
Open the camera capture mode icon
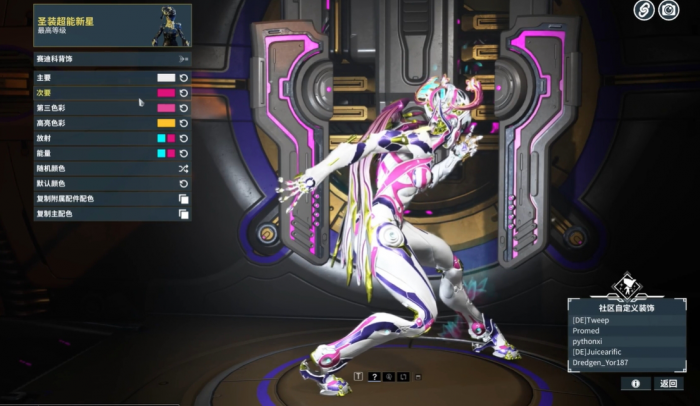click(x=670, y=11)
